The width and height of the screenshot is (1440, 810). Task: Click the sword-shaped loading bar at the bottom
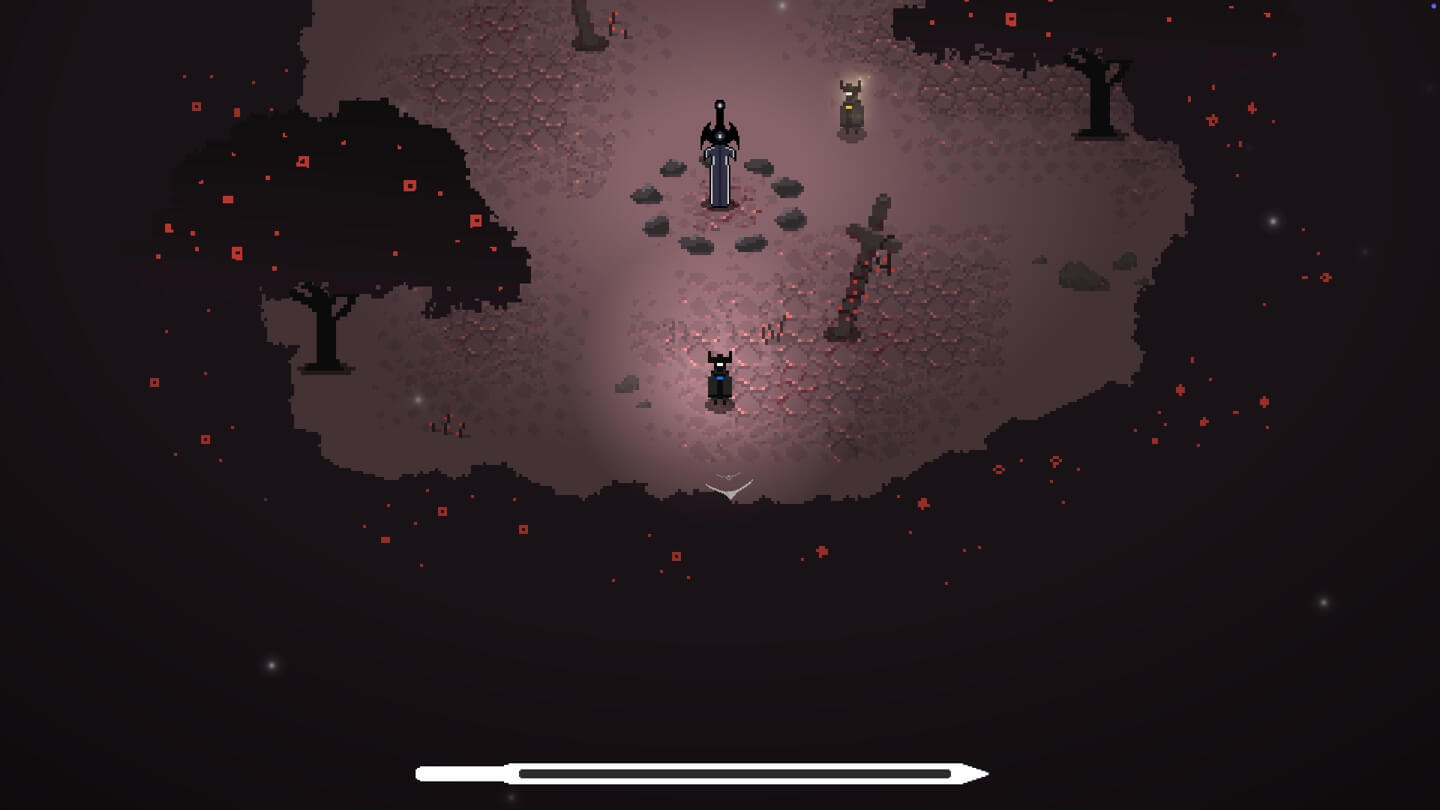coord(700,773)
